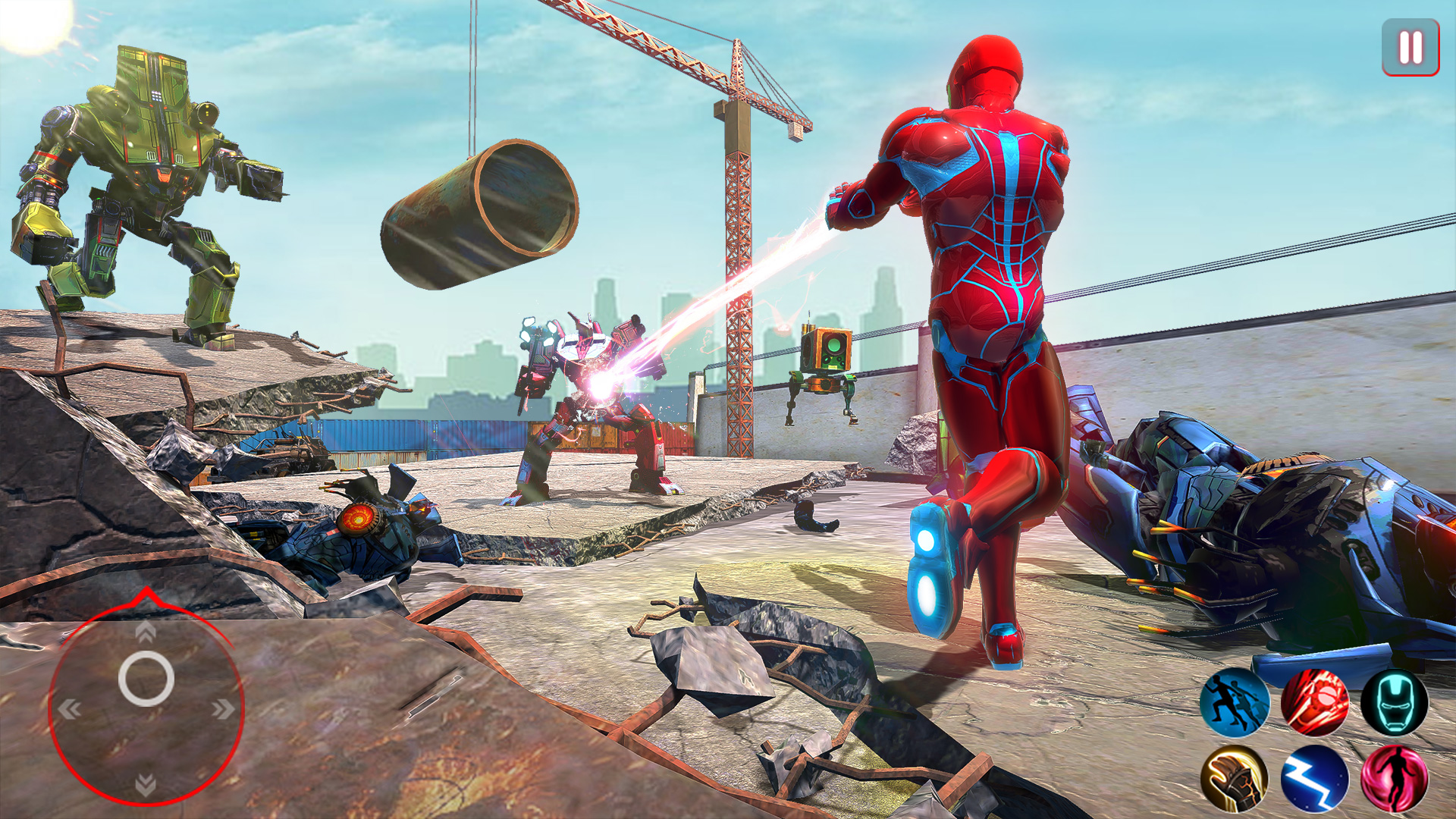Trigger the golden gauntlet fist ability
Image resolution: width=1456 pixels, height=819 pixels.
click(1234, 779)
